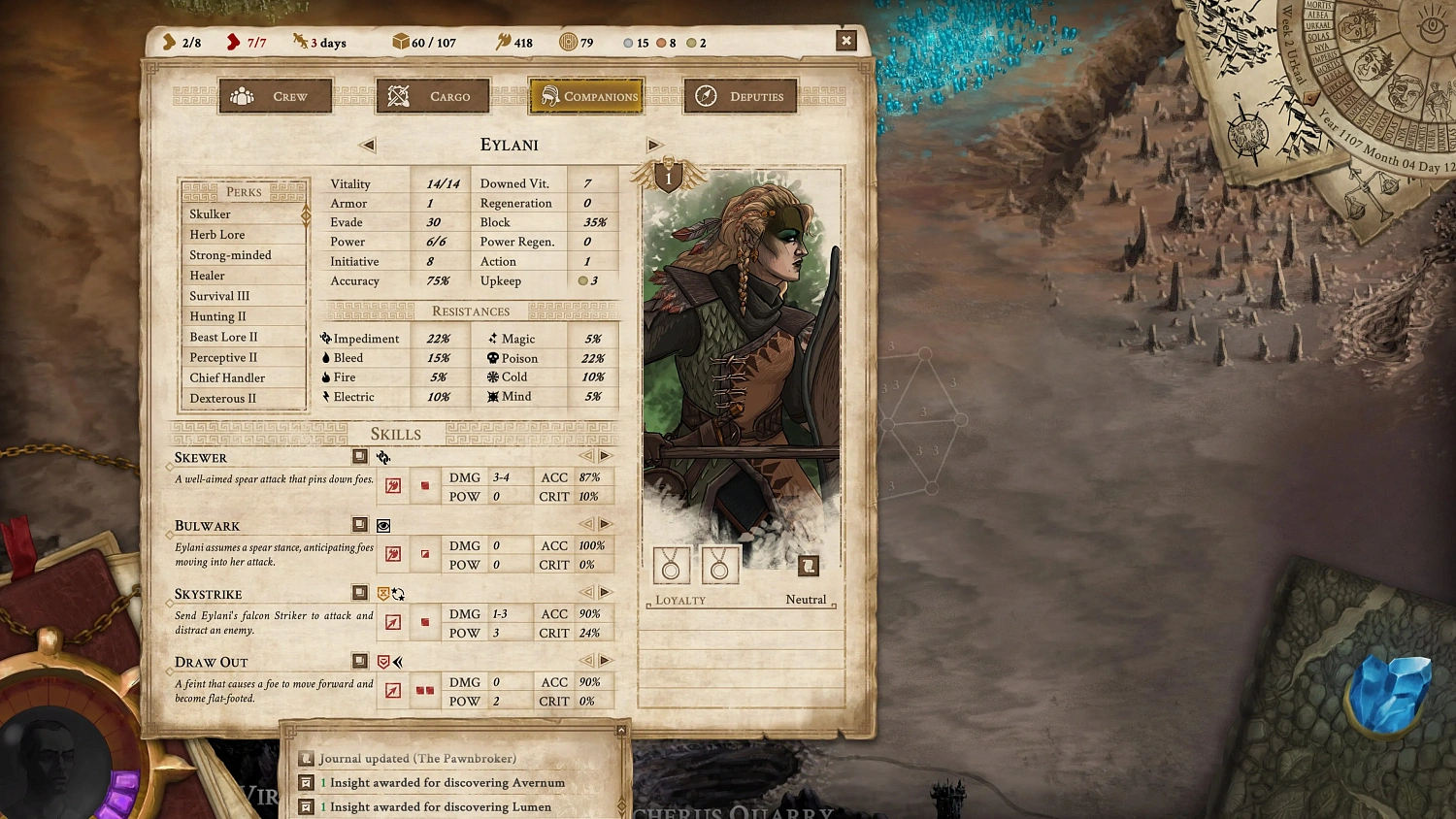This screenshot has height=819, width=1456.
Task: Click the right arrow next to Eylani's name
Action: point(654,145)
